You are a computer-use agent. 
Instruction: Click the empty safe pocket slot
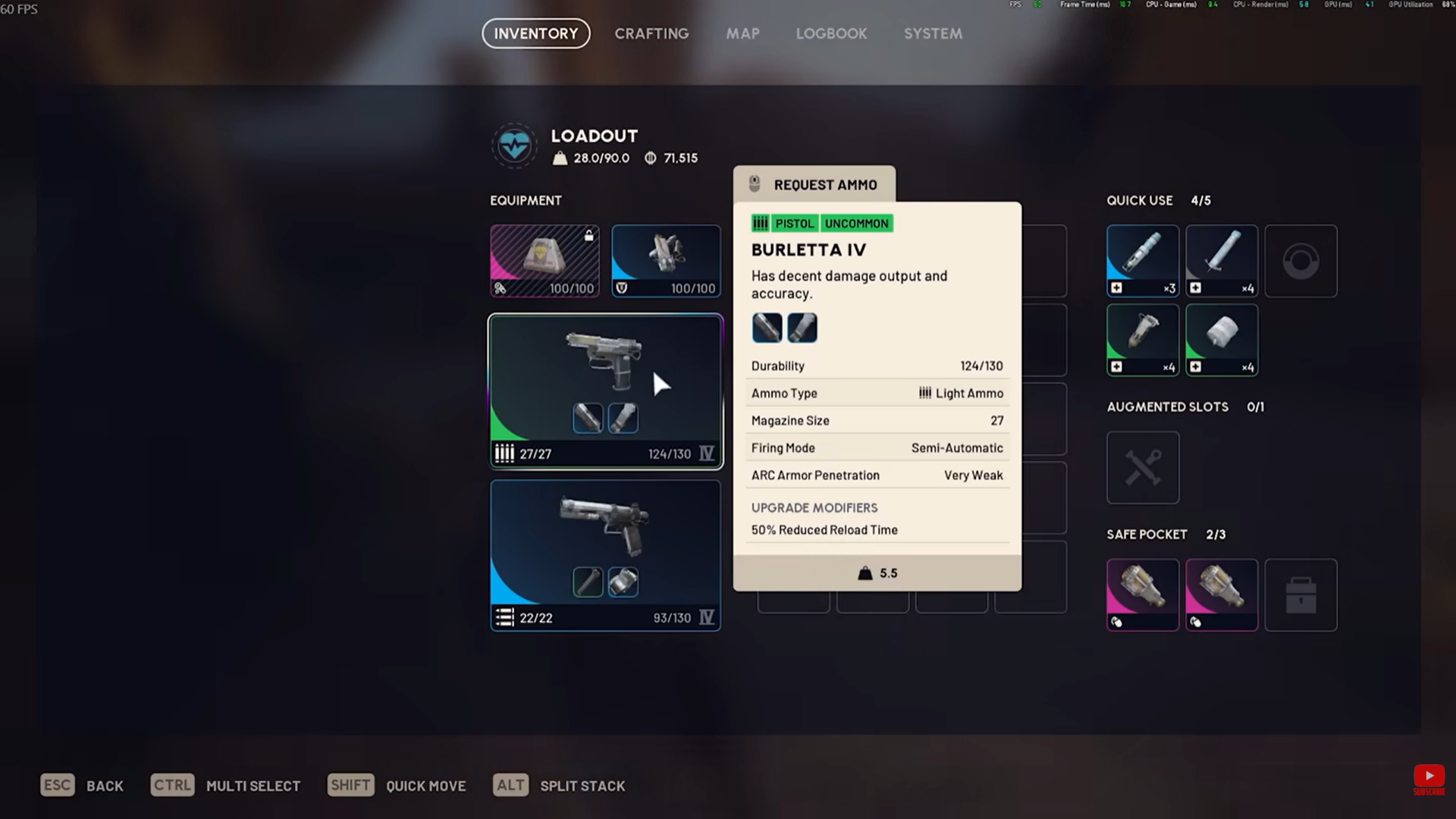1301,595
